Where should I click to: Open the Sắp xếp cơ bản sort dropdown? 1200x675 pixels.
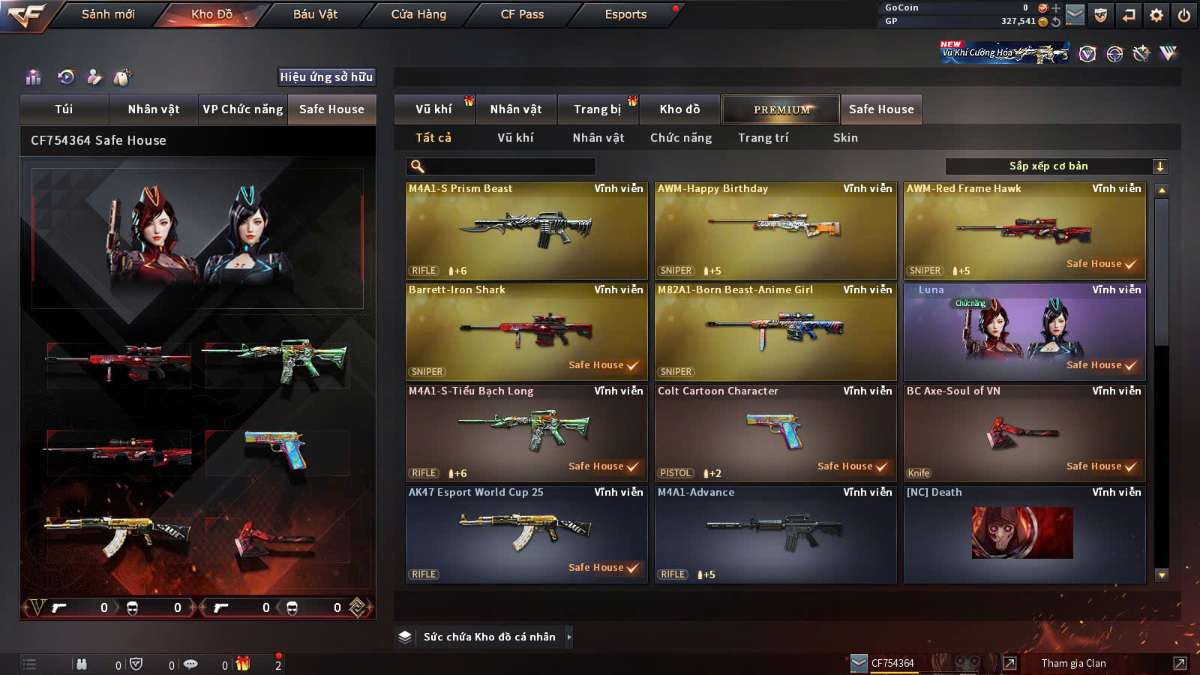(1056, 166)
